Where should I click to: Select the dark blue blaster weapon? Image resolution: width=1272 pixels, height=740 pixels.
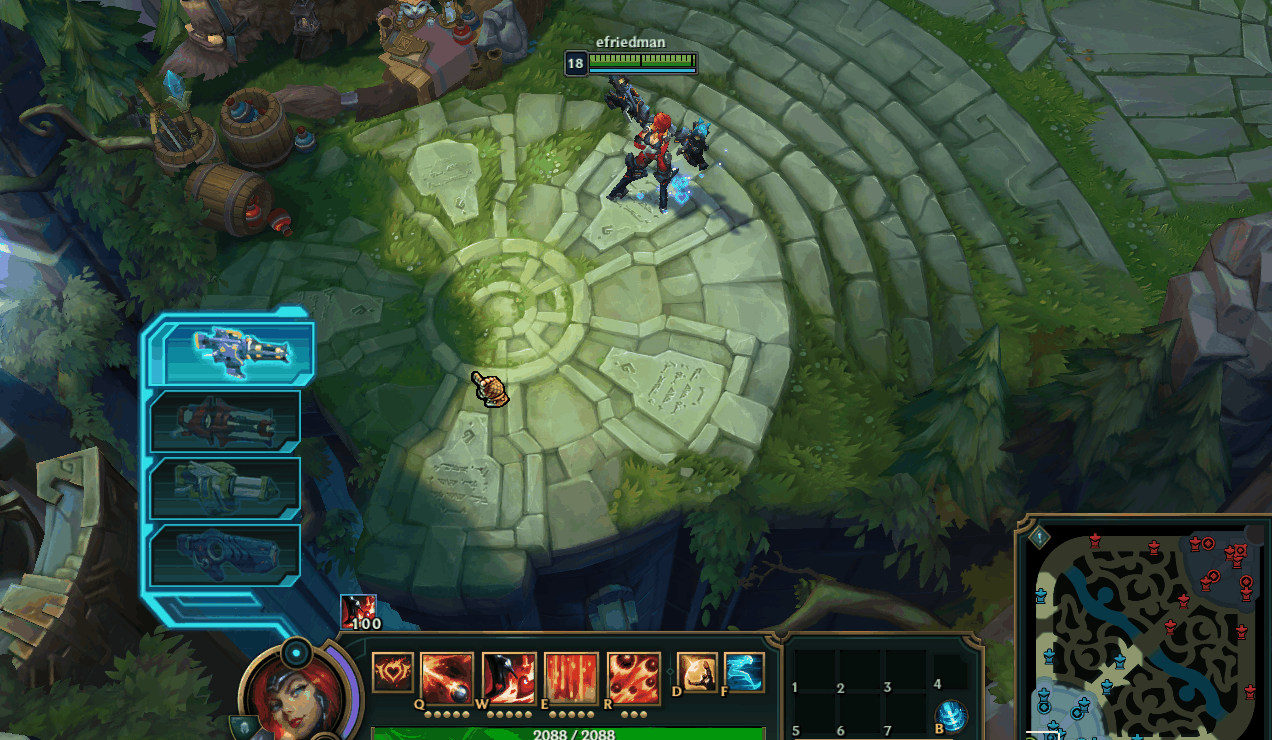(x=226, y=554)
